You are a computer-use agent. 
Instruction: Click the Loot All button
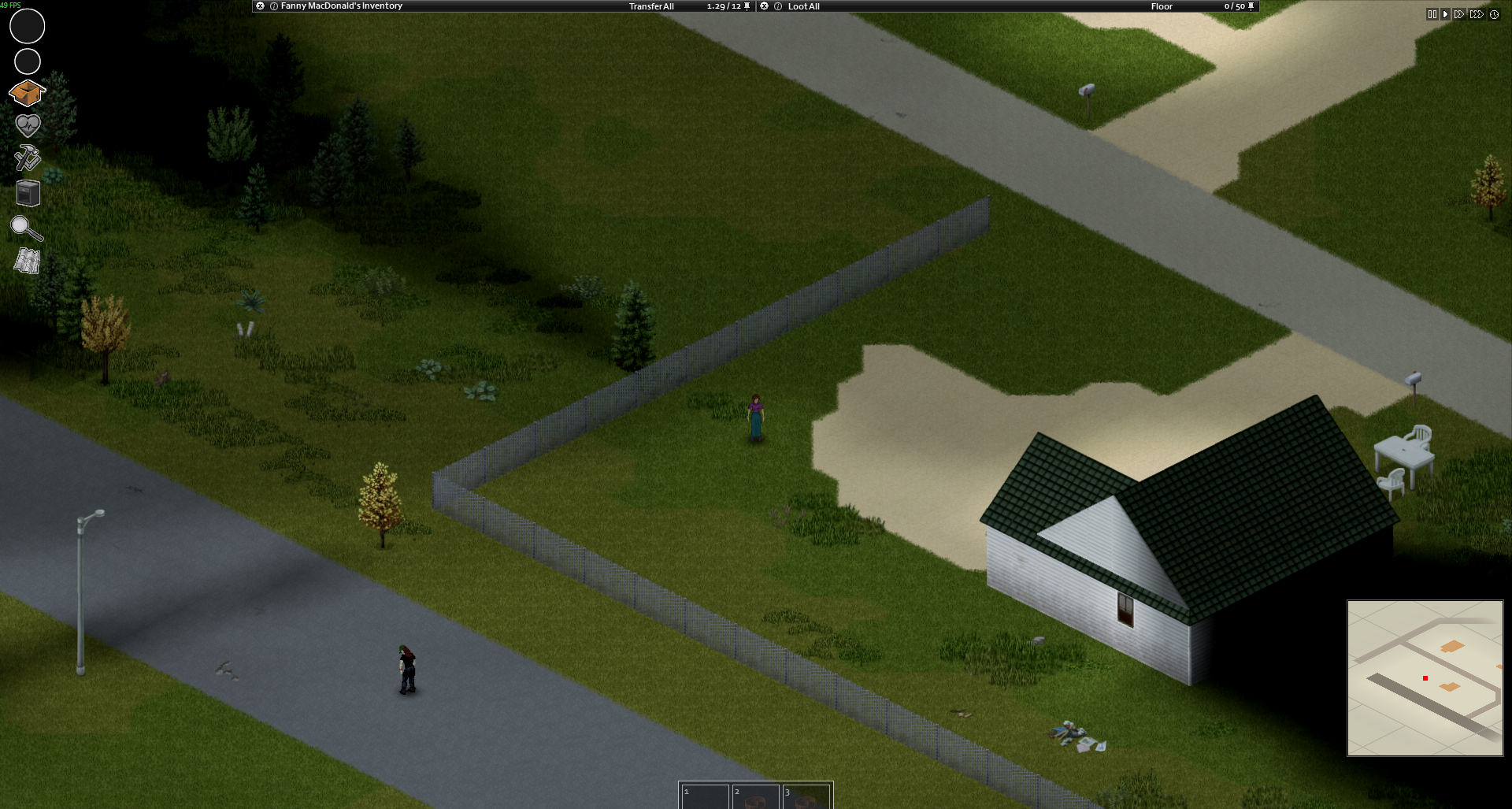[x=803, y=6]
